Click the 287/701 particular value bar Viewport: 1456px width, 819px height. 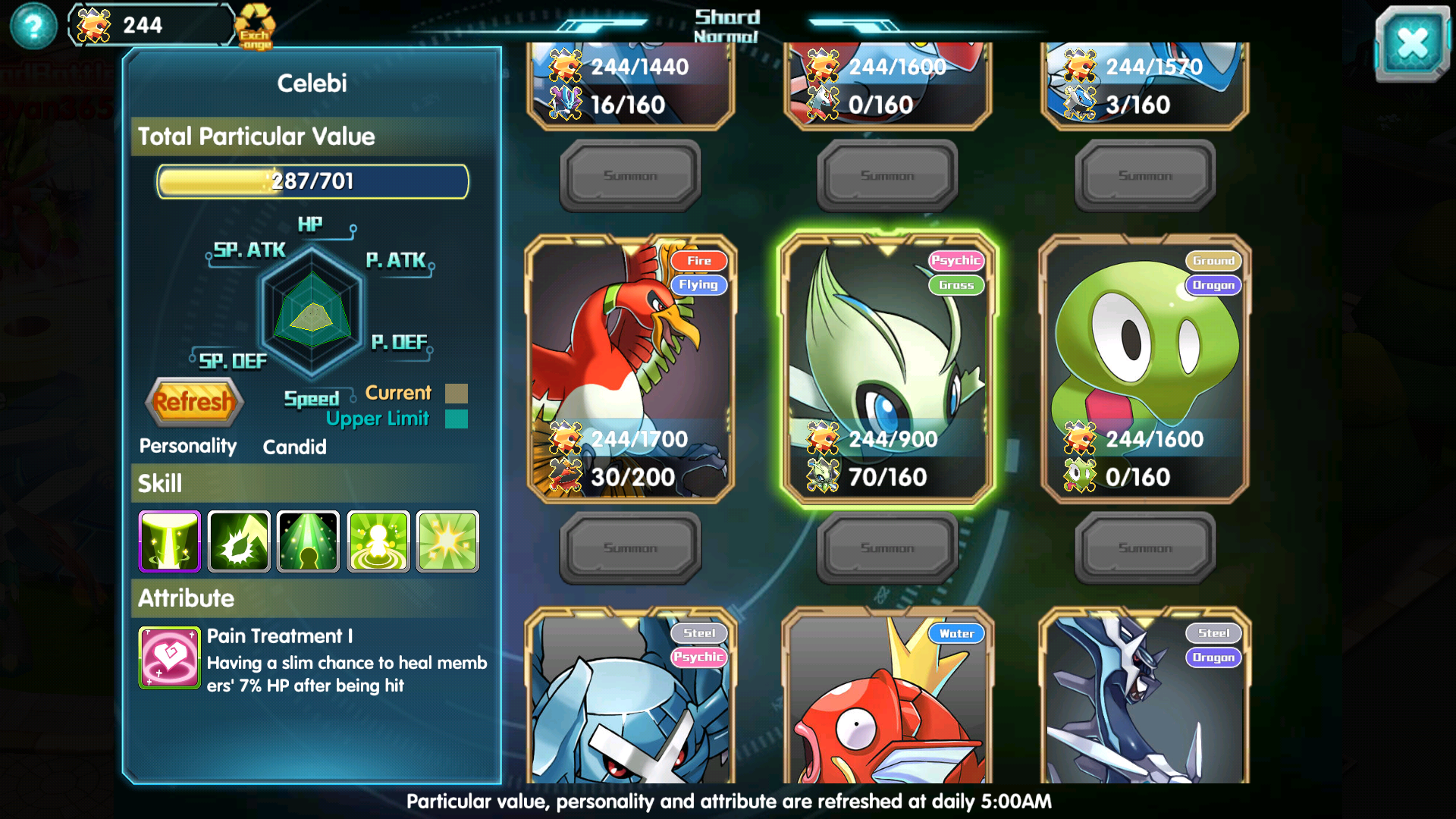311,181
